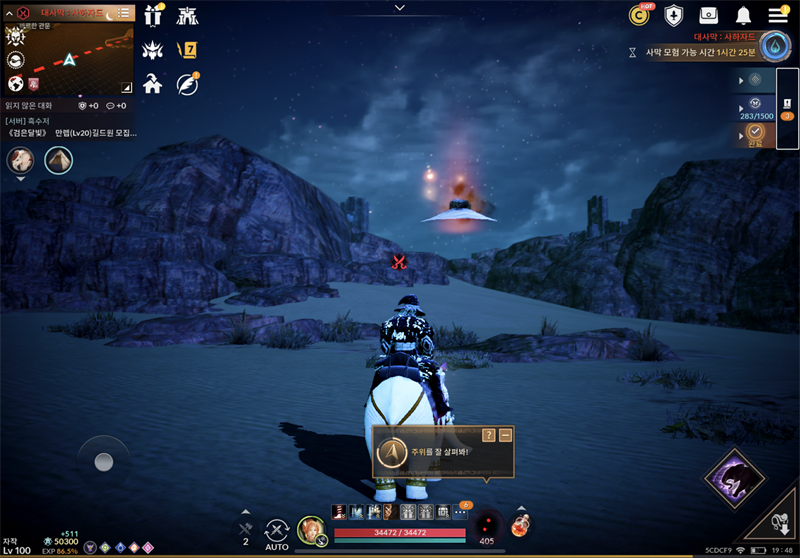Open the gift box rewards icon
Image resolution: width=800 pixels, height=558 pixels.
click(x=154, y=15)
